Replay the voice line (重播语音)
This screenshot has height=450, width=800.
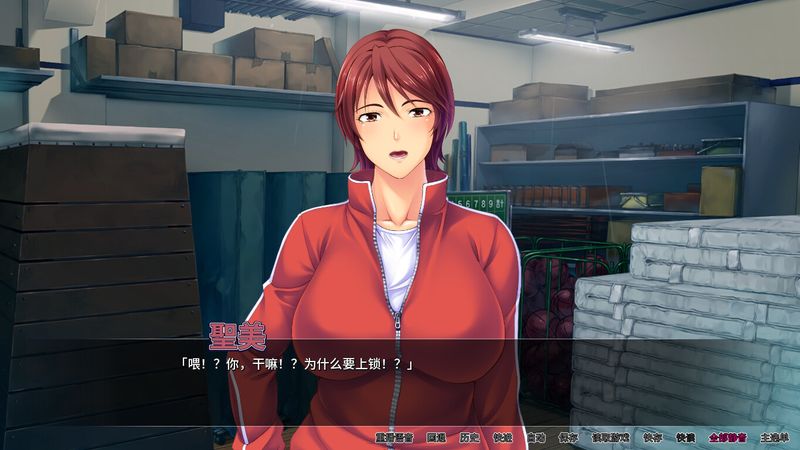395,437
